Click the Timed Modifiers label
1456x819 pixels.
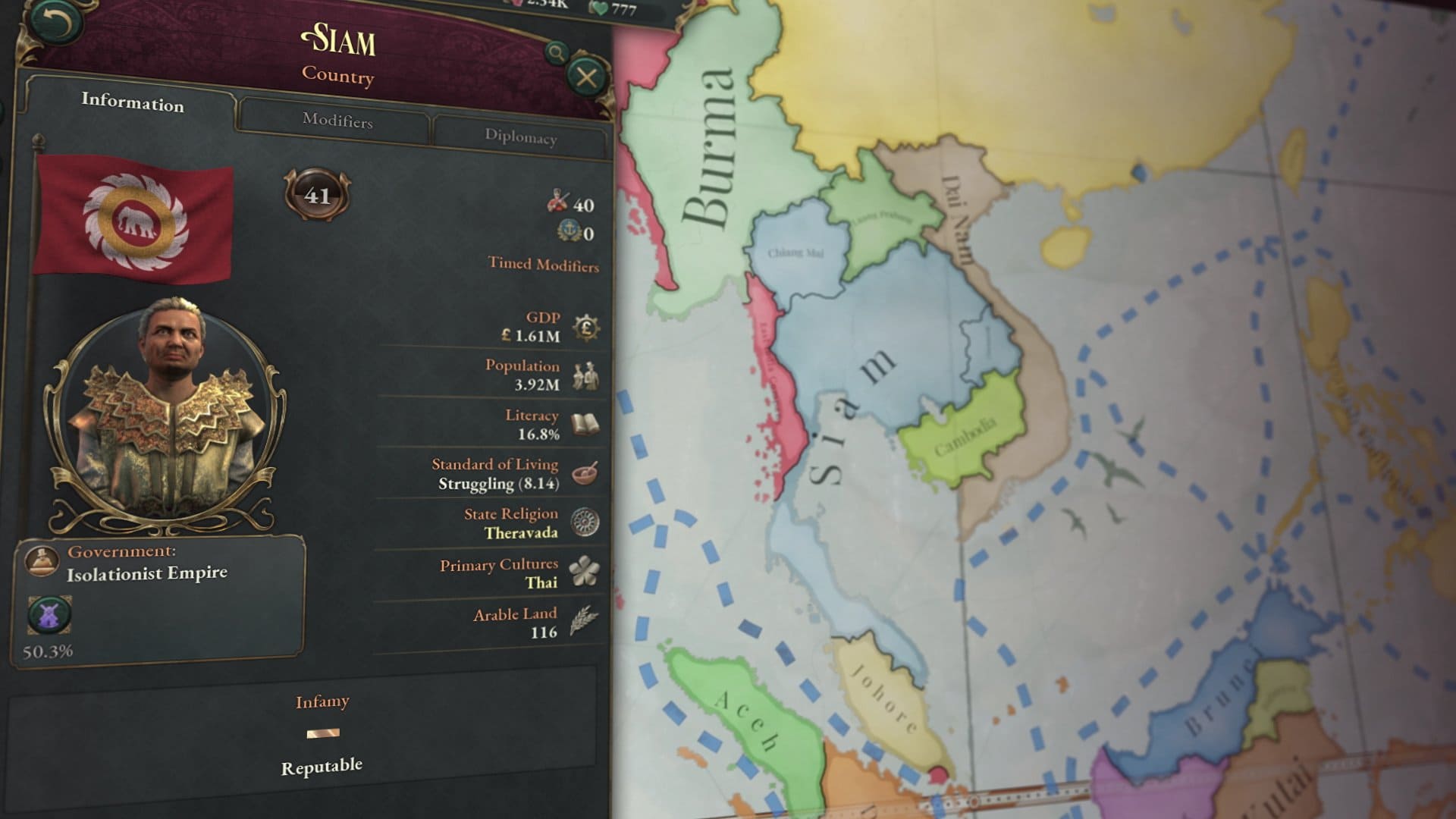(x=543, y=265)
